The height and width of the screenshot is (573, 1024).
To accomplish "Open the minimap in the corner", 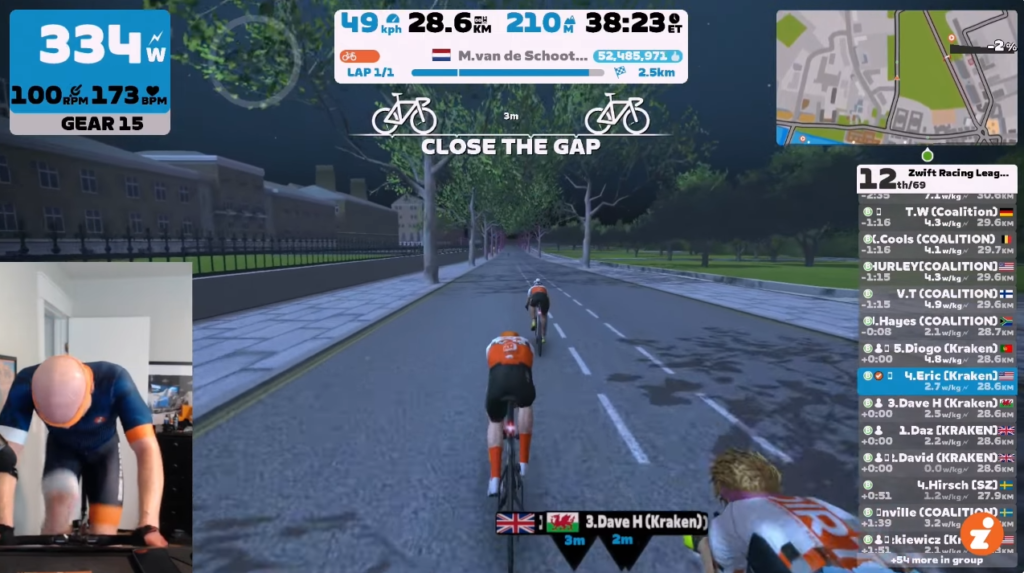I will (896, 77).
